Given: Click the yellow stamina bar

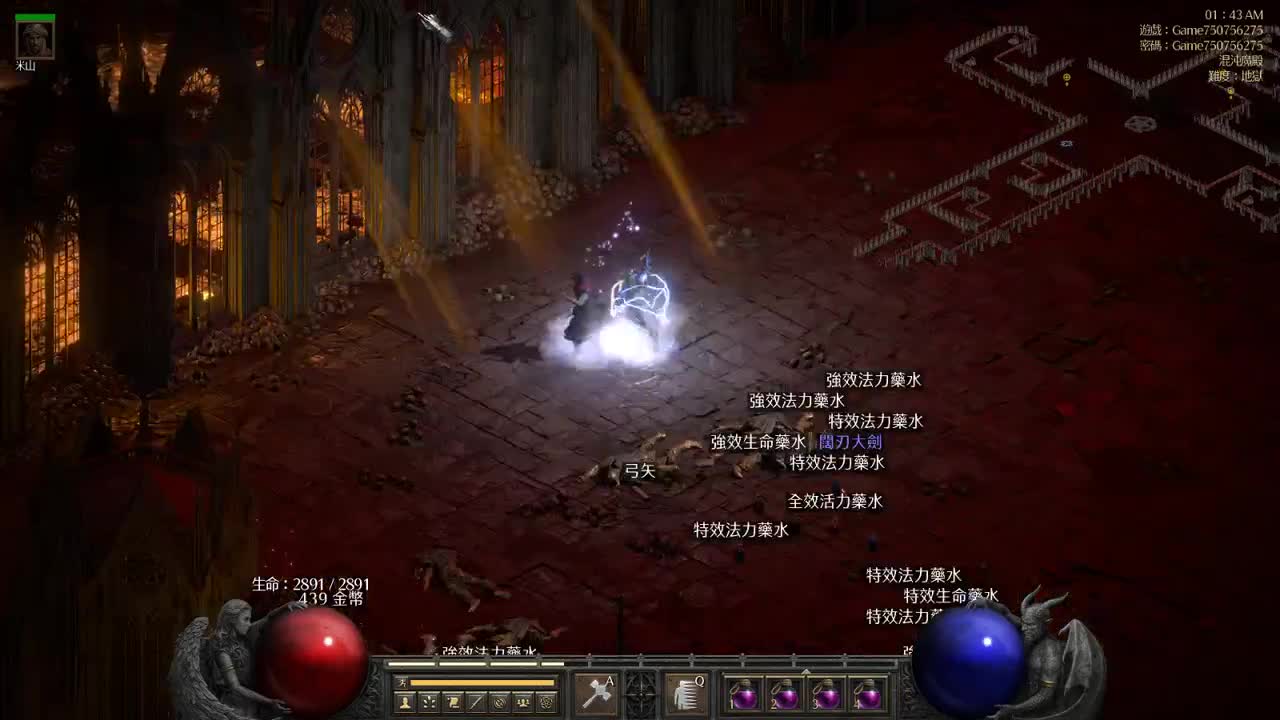Looking at the screenshot, I should 481,682.
